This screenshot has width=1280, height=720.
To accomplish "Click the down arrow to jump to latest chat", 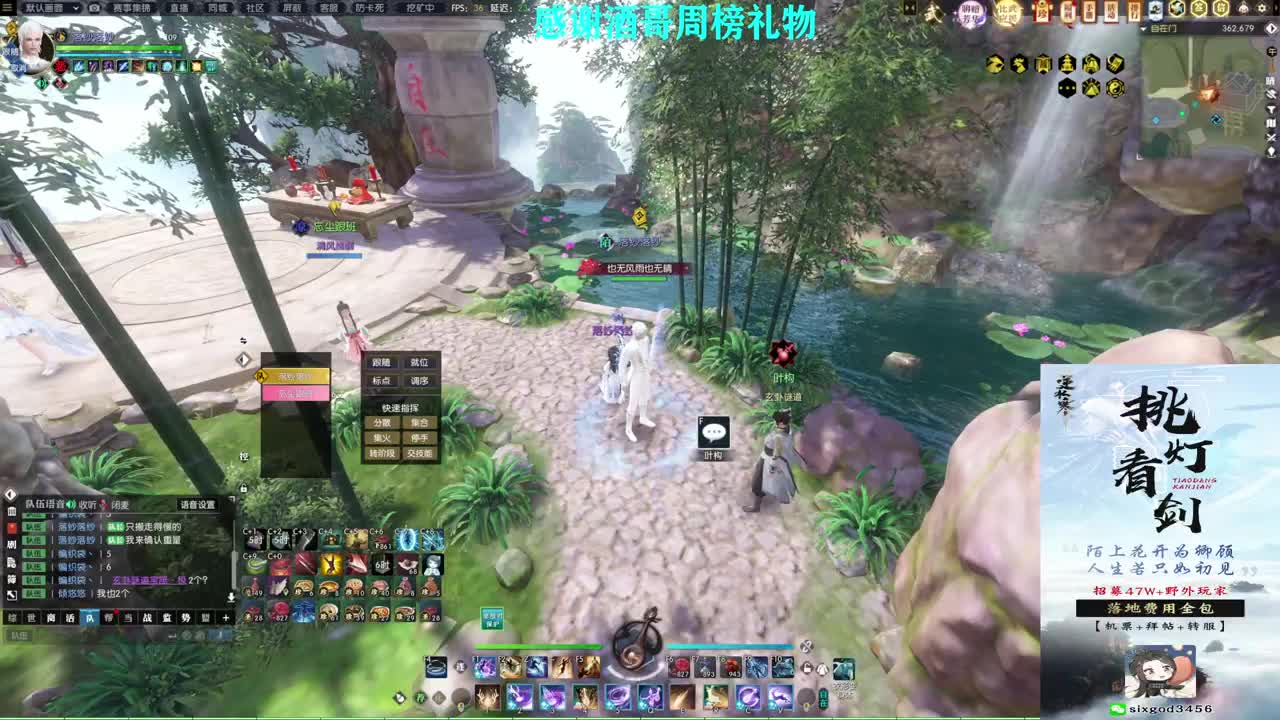I will coord(230,597).
